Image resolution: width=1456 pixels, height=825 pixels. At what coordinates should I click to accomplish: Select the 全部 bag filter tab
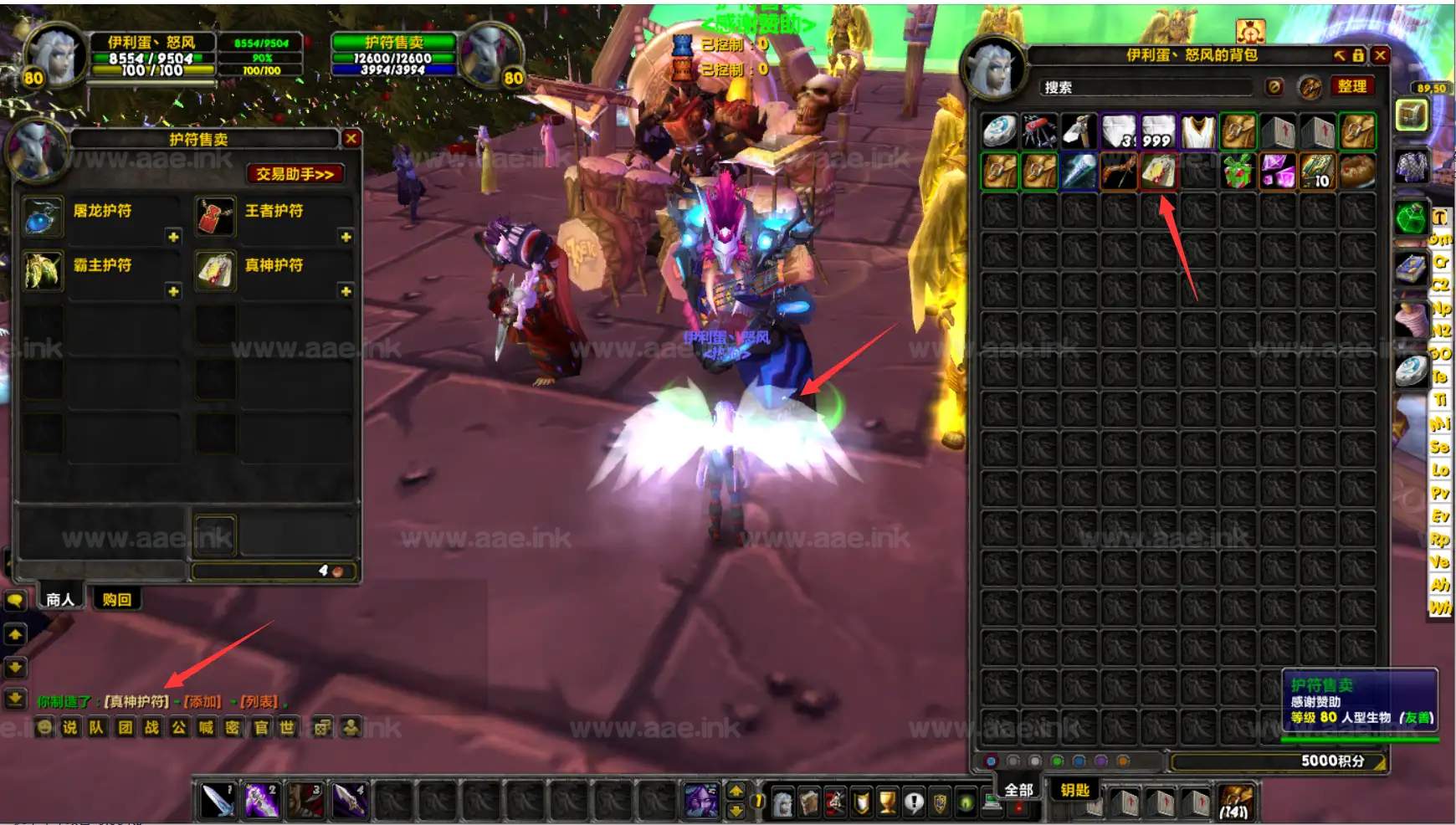[1018, 789]
